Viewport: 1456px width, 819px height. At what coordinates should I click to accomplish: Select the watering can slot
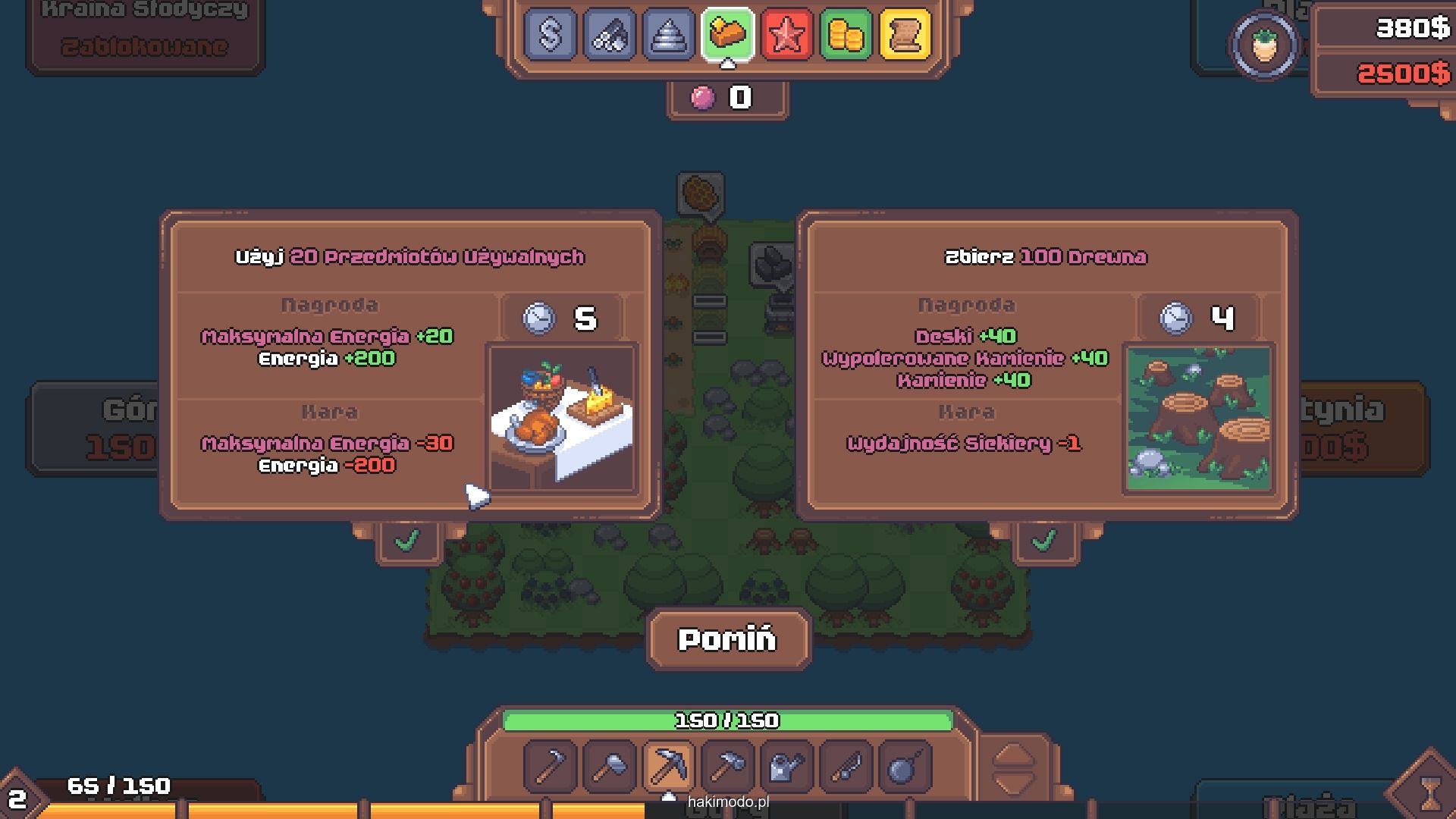[786, 767]
